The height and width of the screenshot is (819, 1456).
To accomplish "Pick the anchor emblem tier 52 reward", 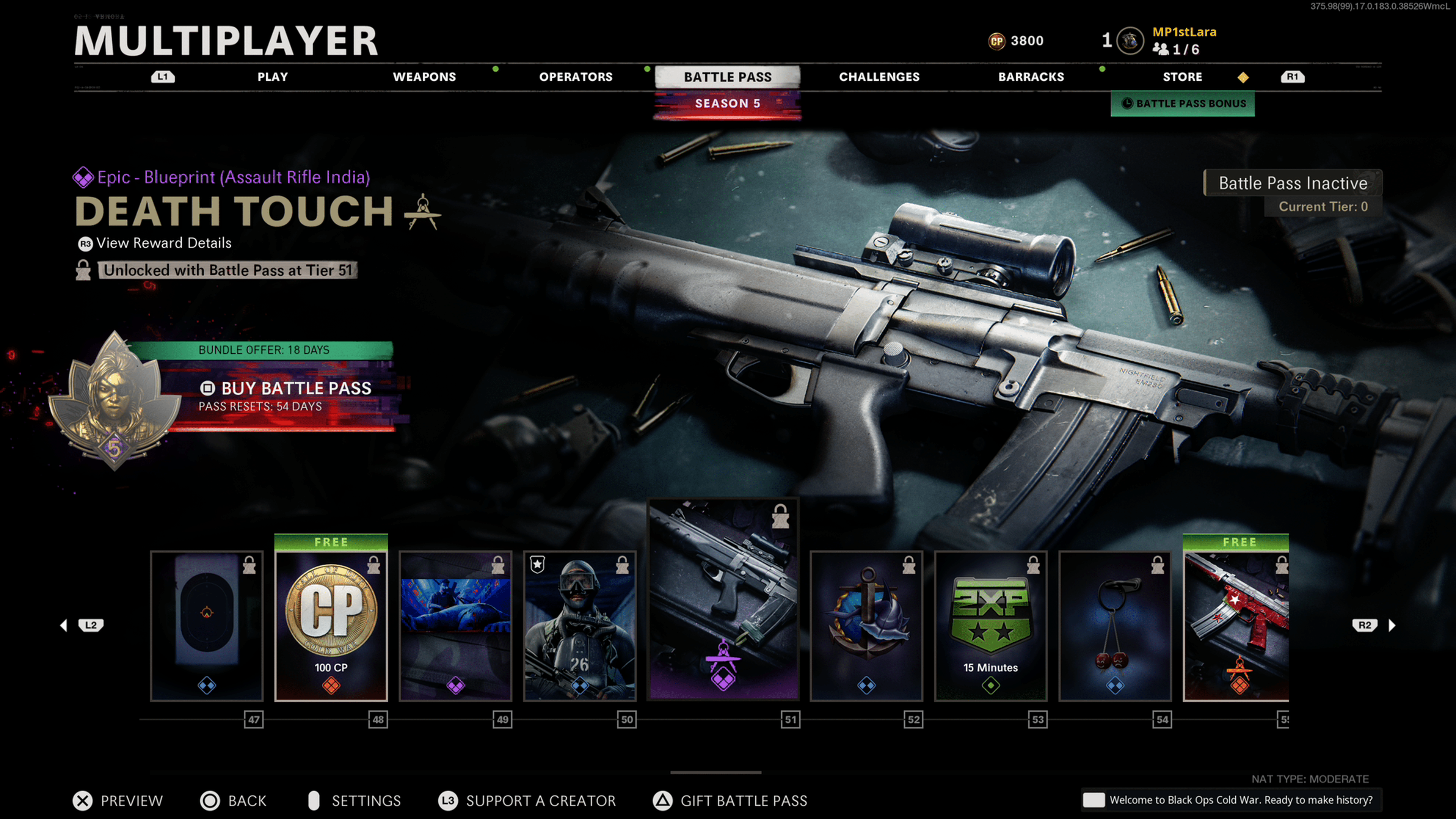I will coord(866,626).
